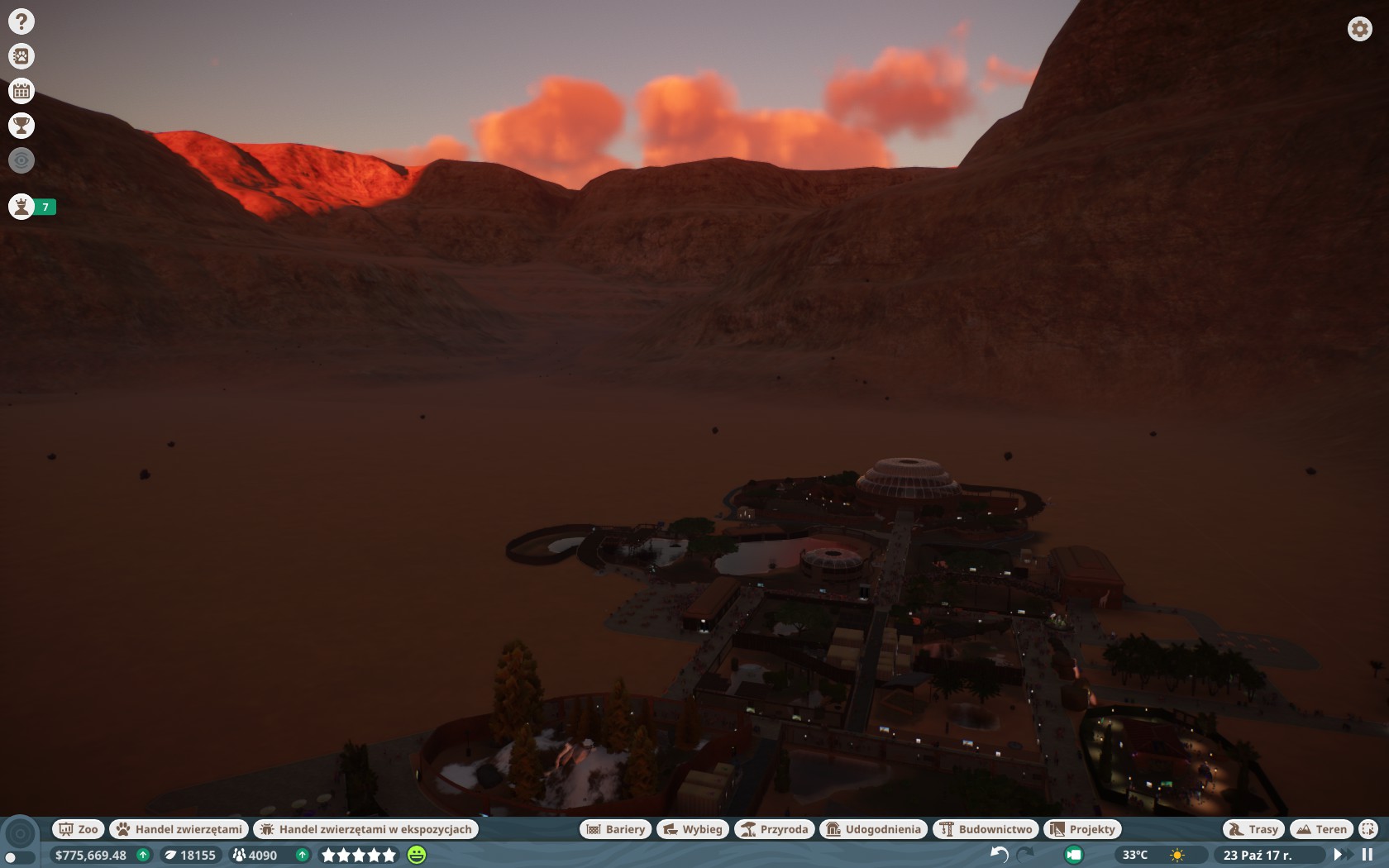The image size is (1389, 868).
Task: Open the Zoopedia paw notebook
Action: [x=21, y=56]
